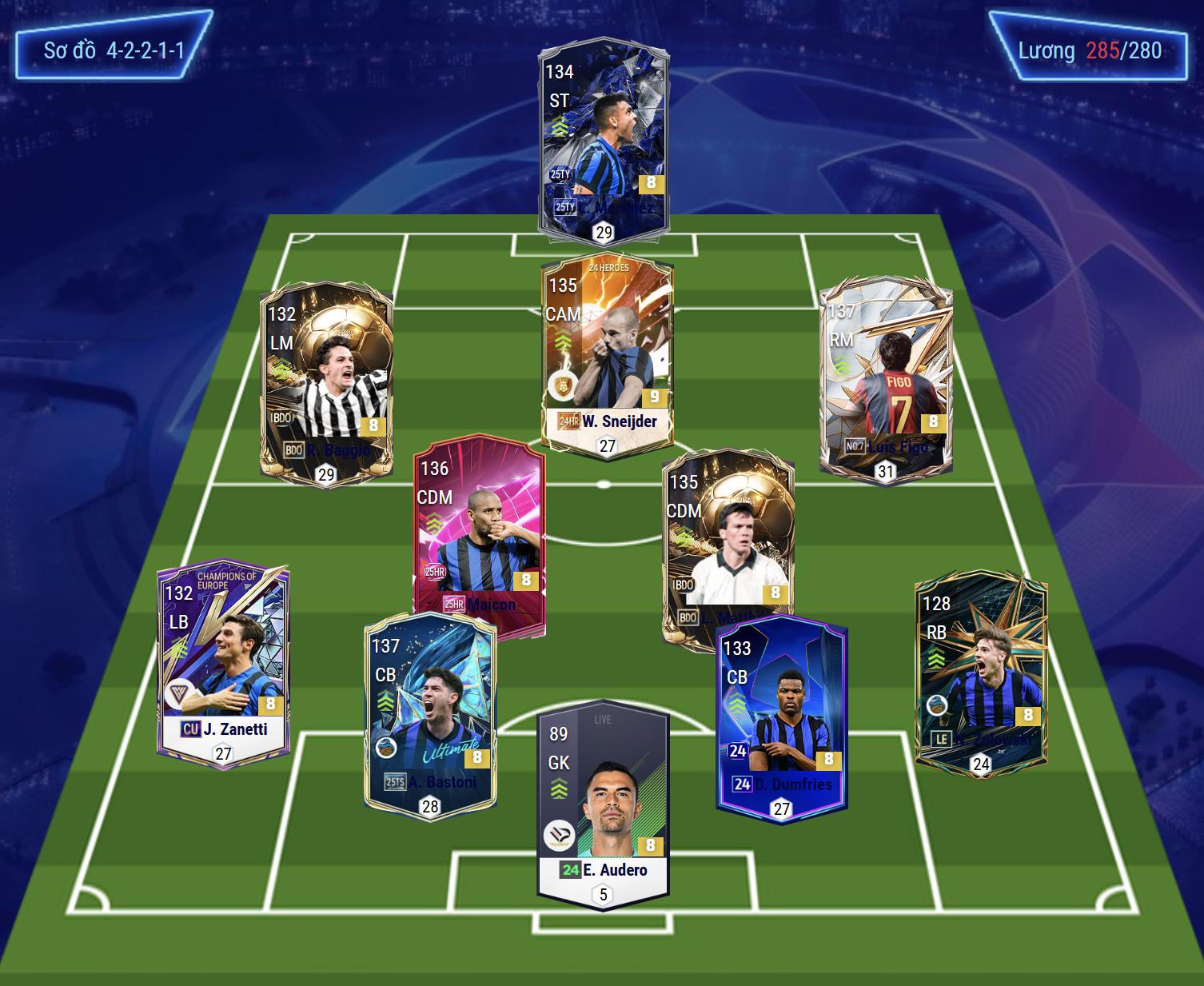Select the 132 LM Baggio card
This screenshot has height=986, width=1204.
(326, 382)
